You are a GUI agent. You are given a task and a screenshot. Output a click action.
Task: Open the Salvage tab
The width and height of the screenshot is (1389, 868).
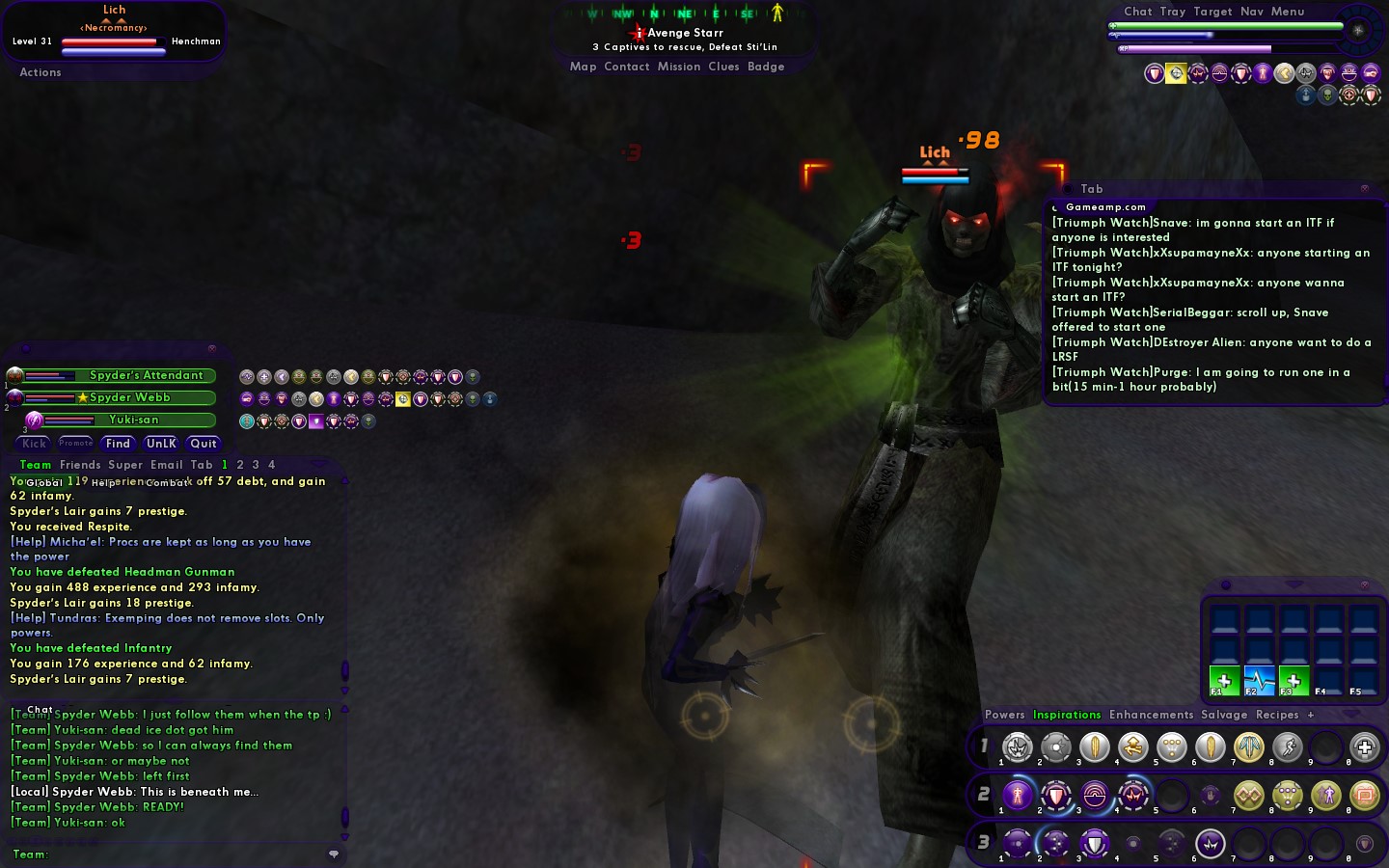1224,715
